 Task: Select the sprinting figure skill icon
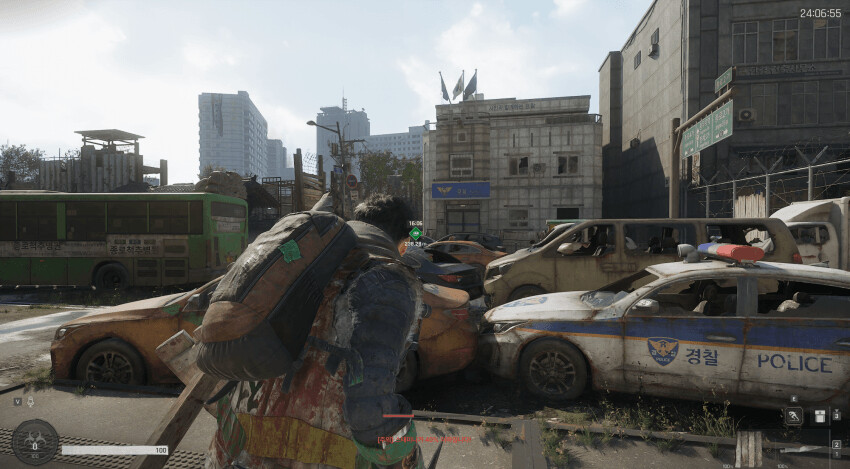793,416
